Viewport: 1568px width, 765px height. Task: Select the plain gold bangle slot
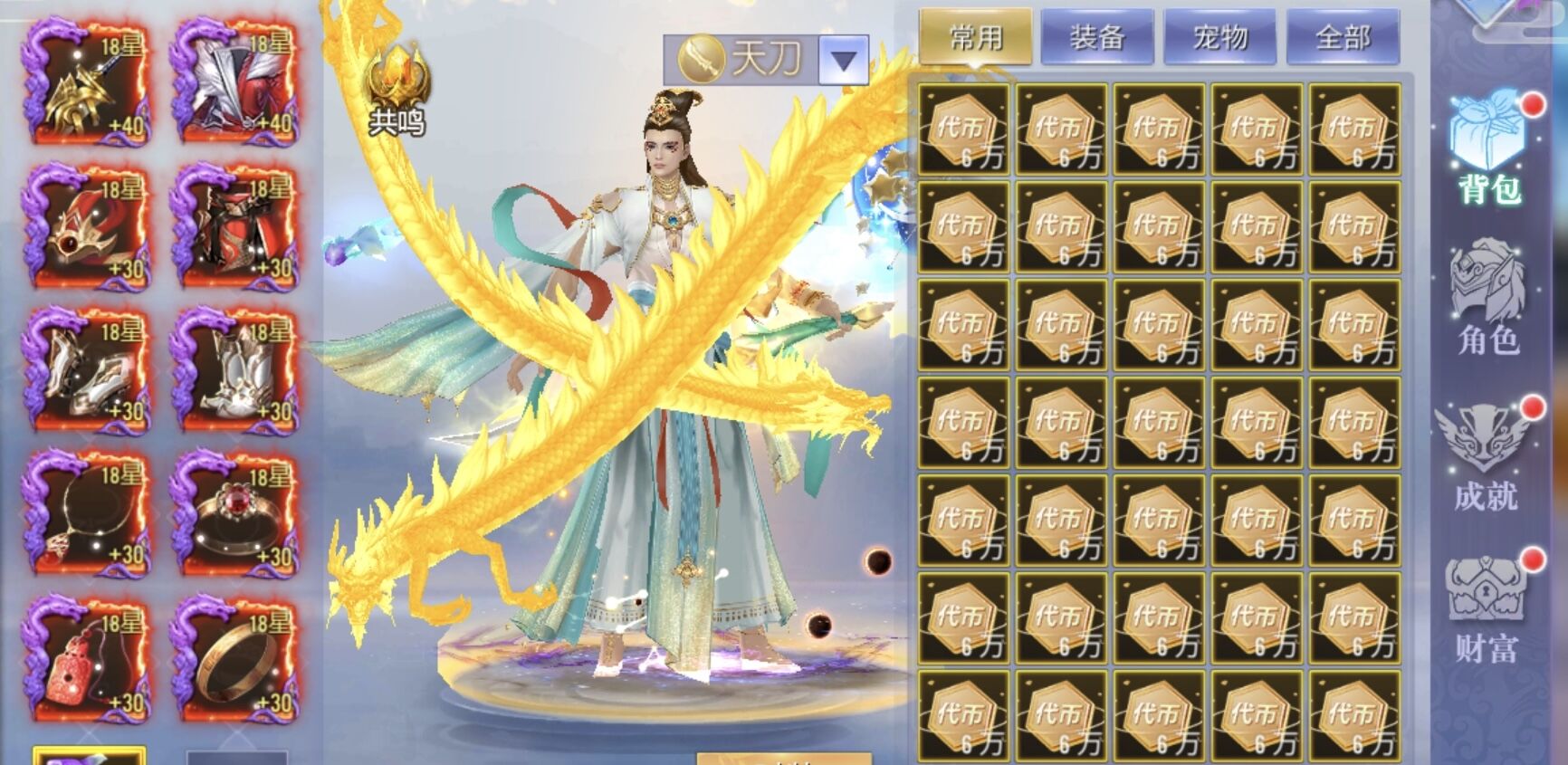235,658
